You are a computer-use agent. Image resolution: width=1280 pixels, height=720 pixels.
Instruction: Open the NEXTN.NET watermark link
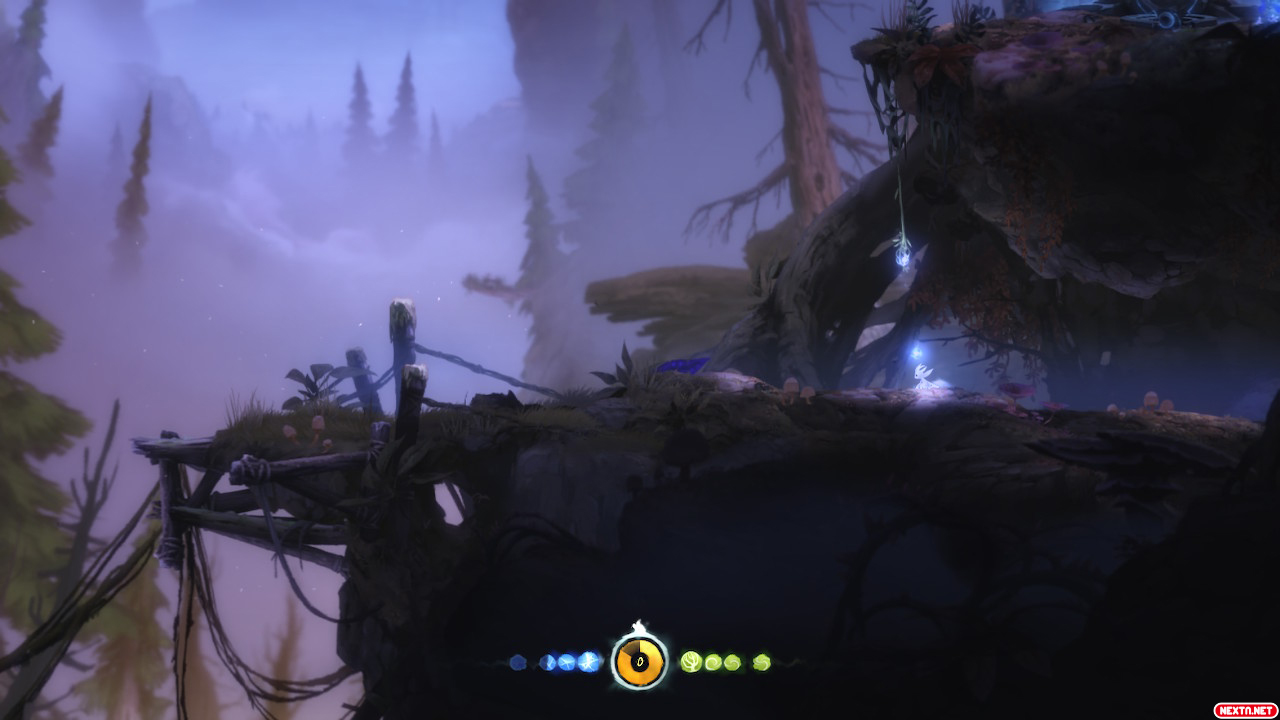pos(1244,710)
